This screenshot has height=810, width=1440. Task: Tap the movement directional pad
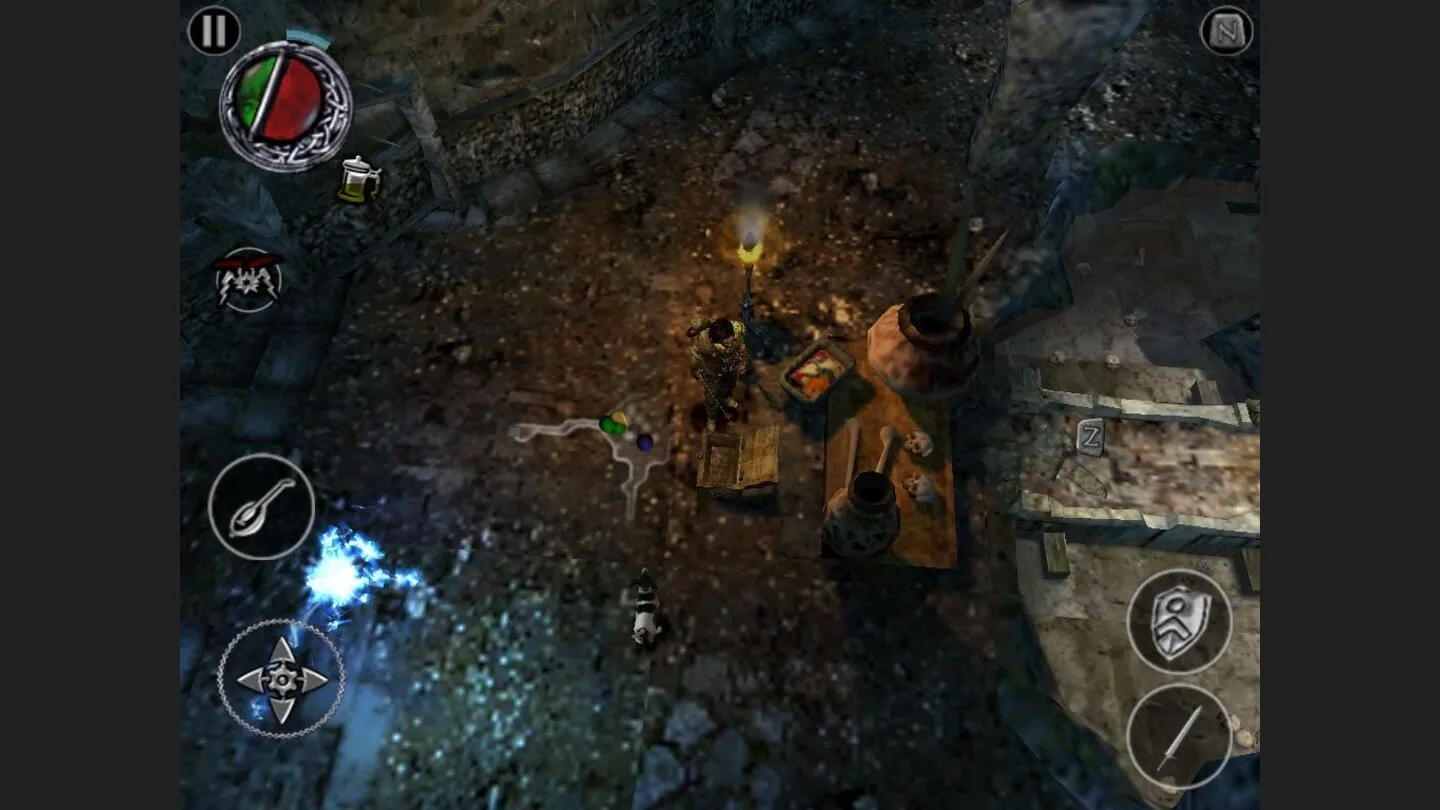pyautogui.click(x=282, y=680)
